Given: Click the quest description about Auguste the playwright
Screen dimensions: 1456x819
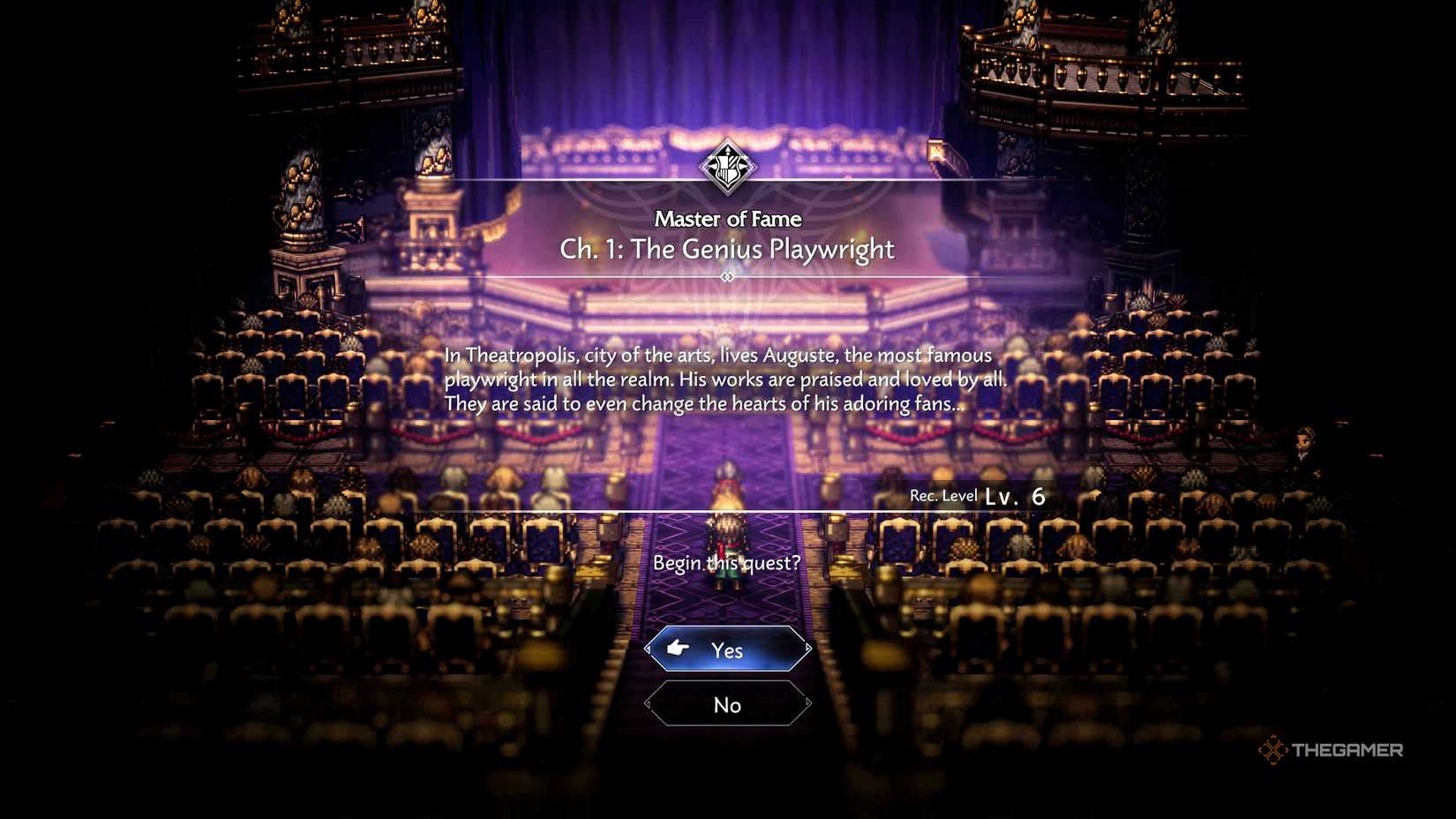Looking at the screenshot, I should pyautogui.click(x=727, y=379).
